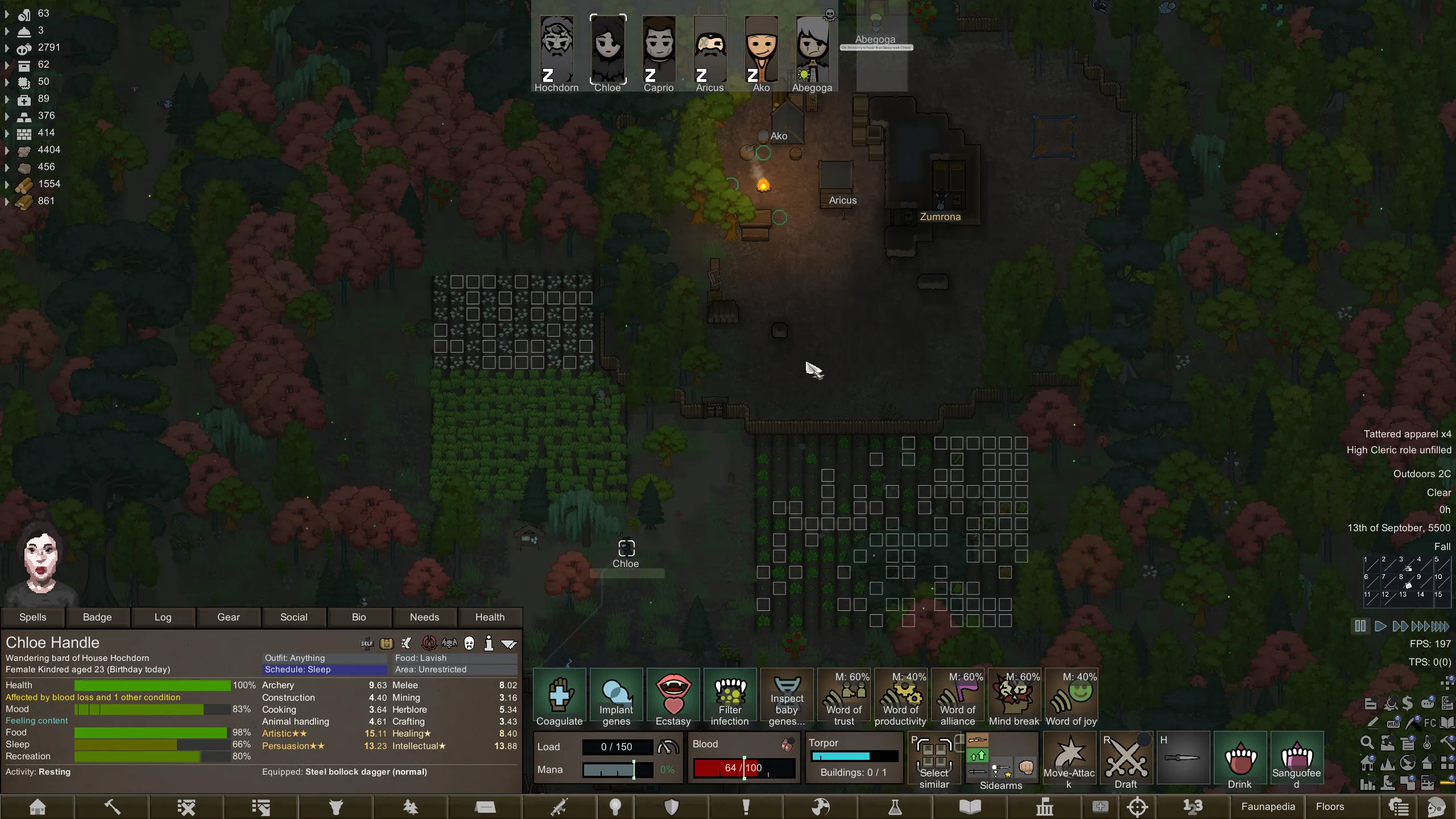Select Hochdorn's colonist portrait
The height and width of the screenshot is (819, 1456).
(x=556, y=50)
